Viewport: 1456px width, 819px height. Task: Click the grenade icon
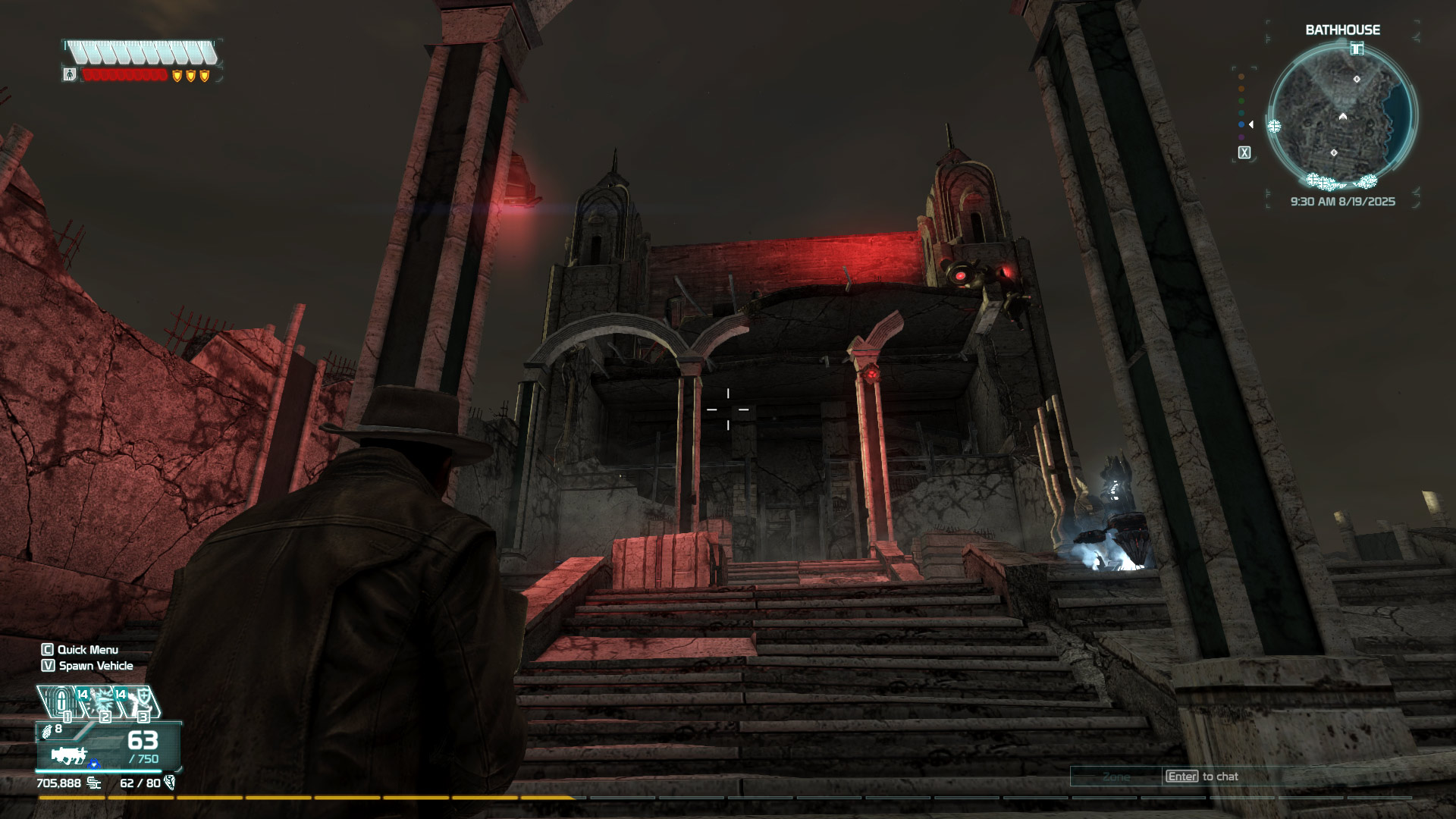(47, 730)
